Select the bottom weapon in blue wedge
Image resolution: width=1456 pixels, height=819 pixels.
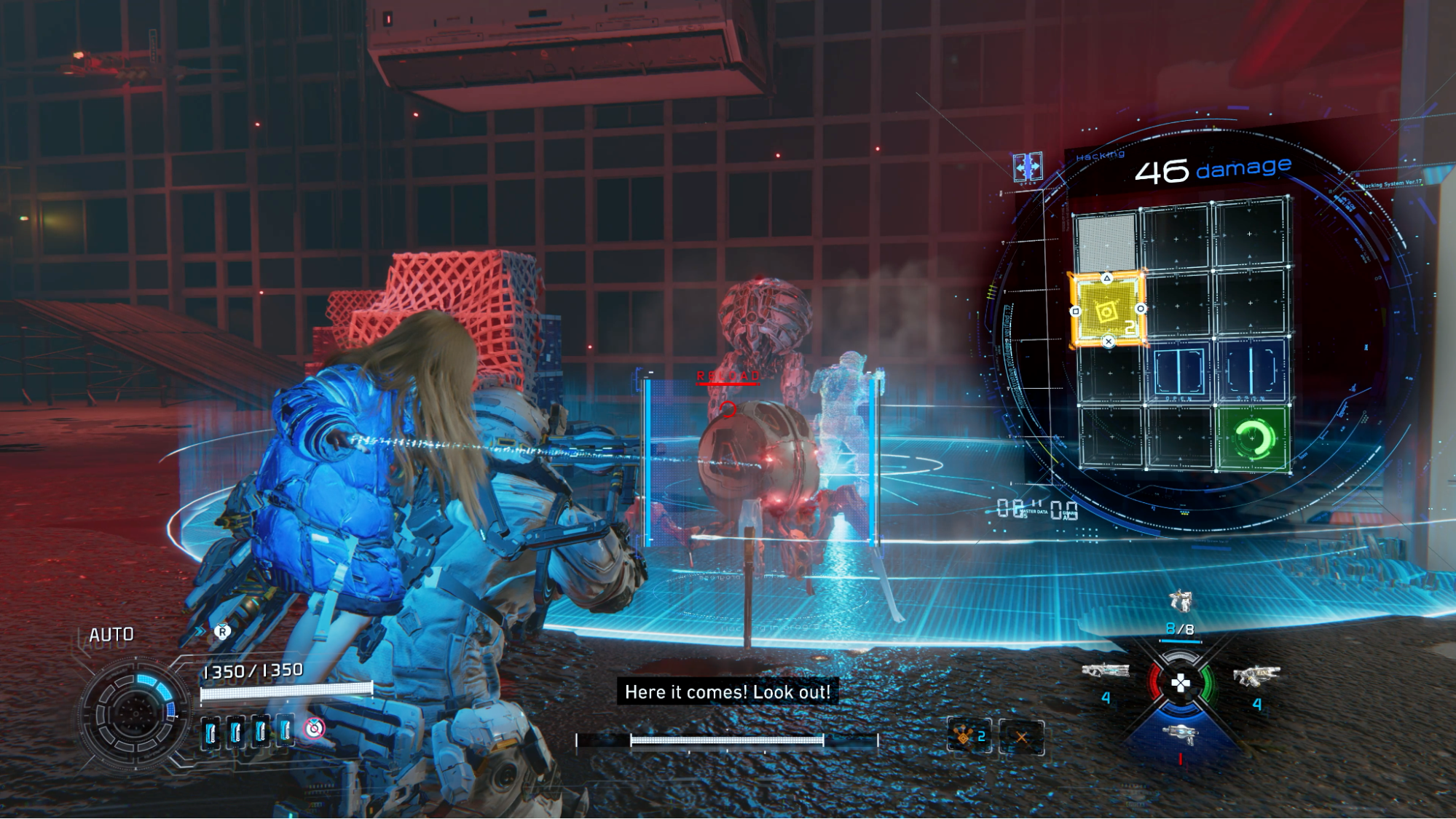[1180, 734]
